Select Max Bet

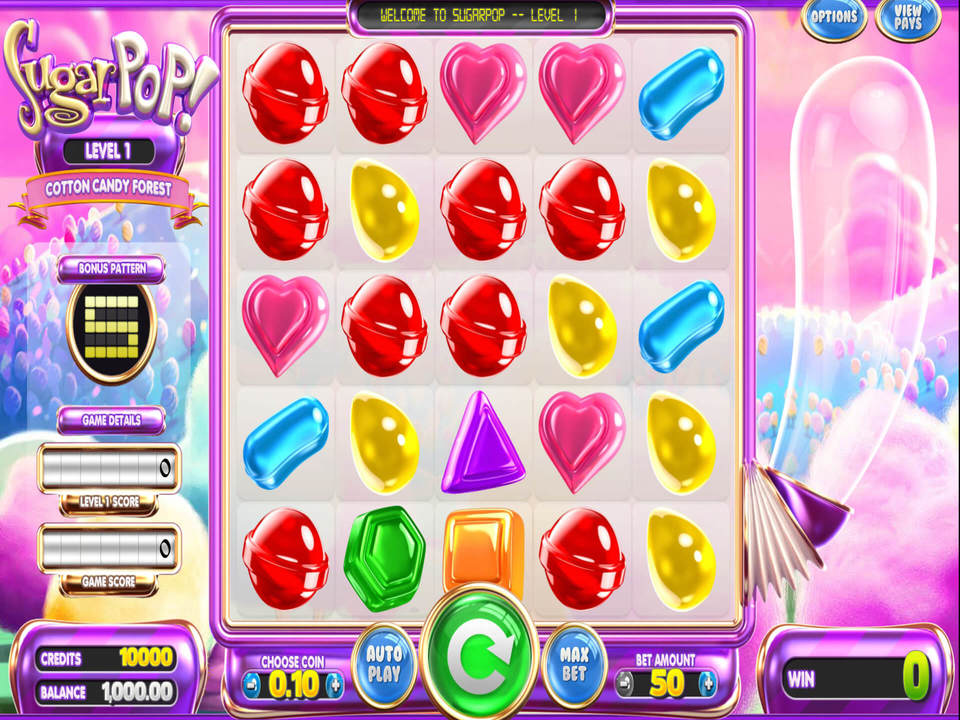(574, 661)
